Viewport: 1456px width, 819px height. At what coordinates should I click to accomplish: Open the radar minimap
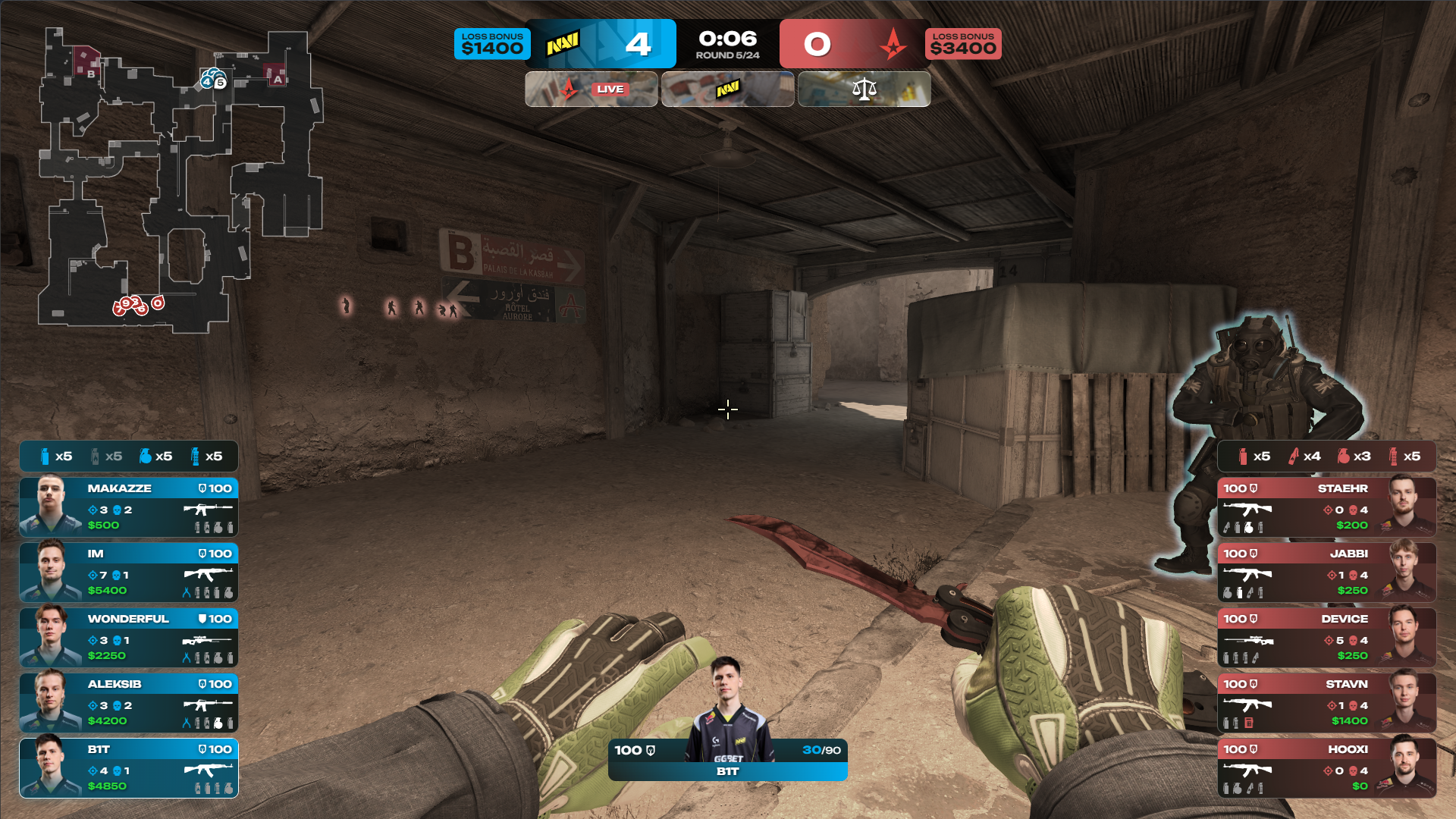(180, 180)
